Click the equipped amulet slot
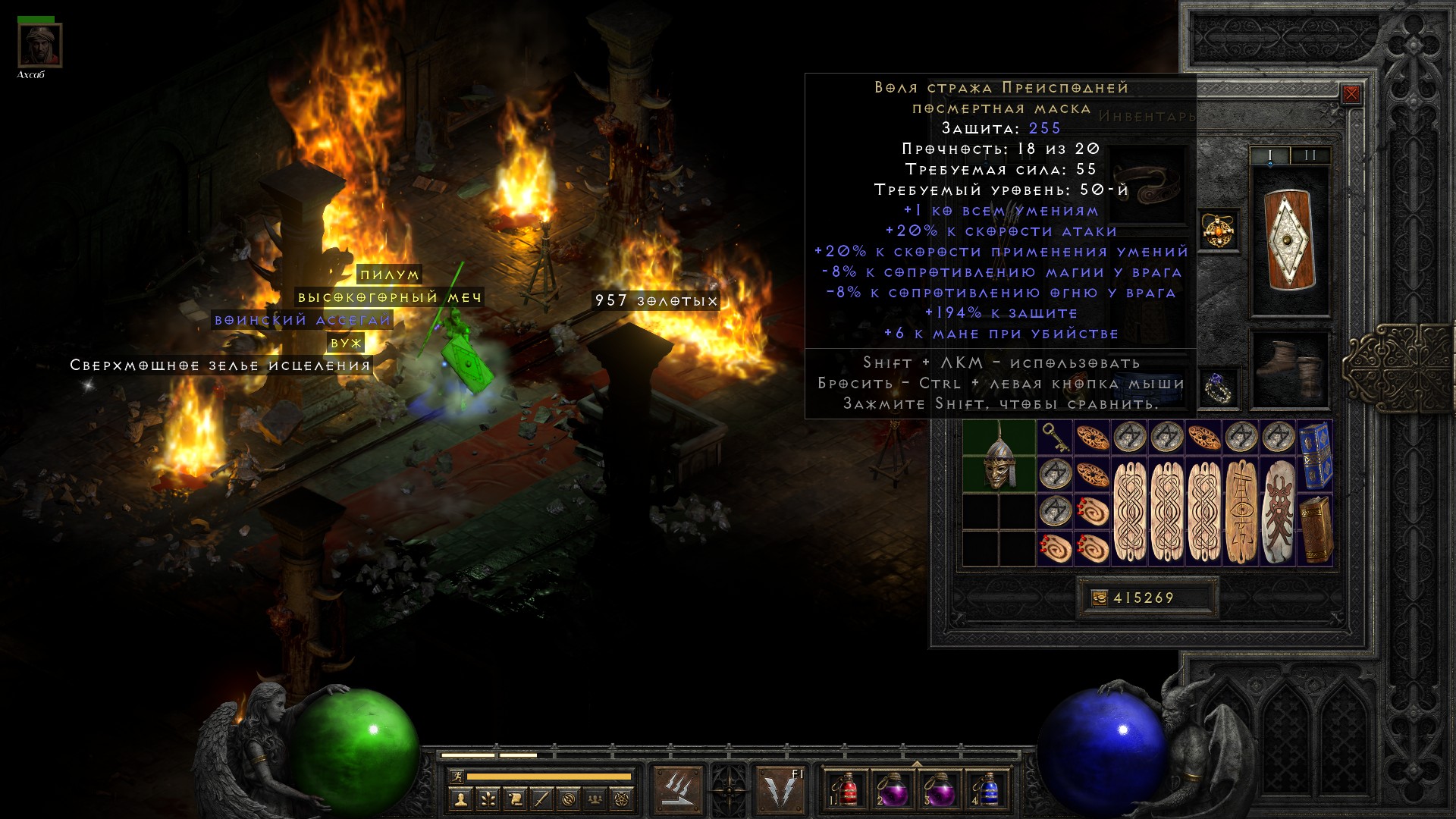The width and height of the screenshot is (1456, 819). tap(1219, 230)
